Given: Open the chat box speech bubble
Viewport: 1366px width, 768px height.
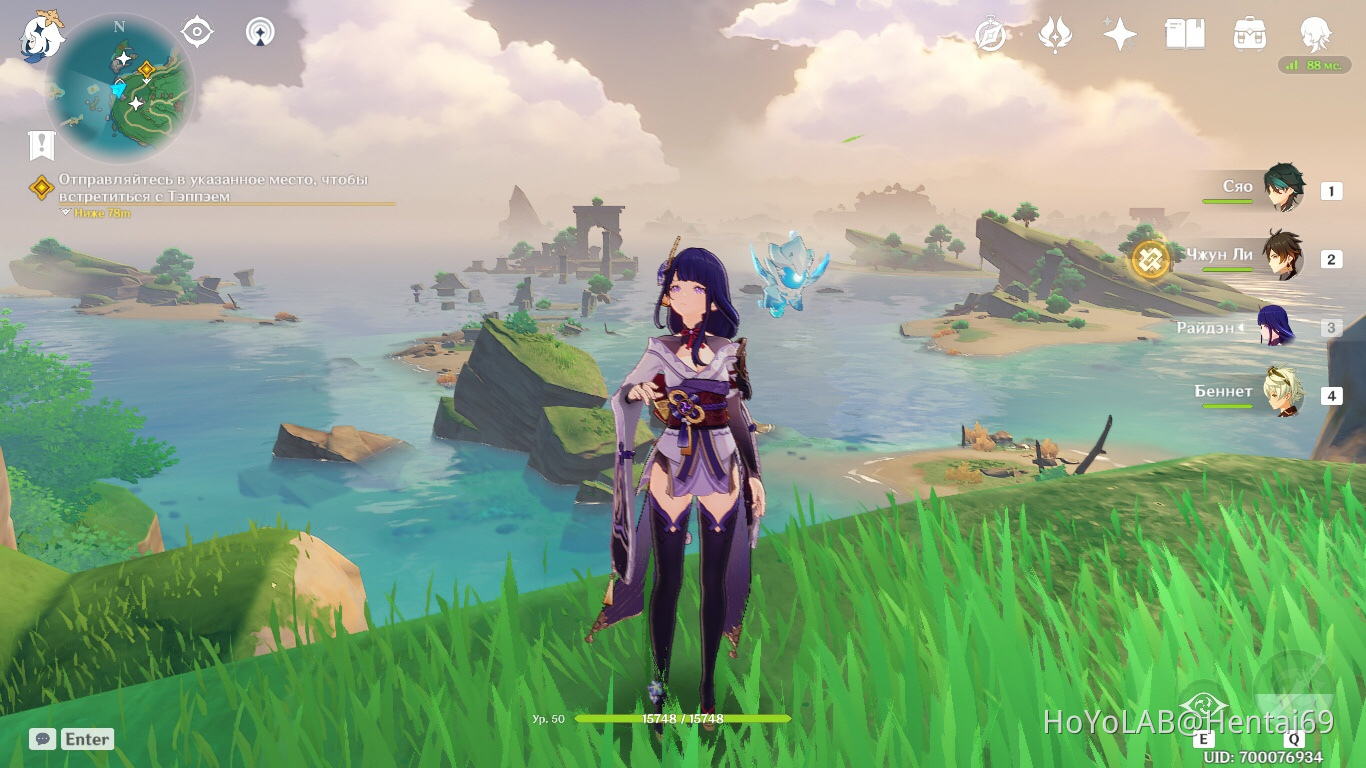Looking at the screenshot, I should [42, 739].
